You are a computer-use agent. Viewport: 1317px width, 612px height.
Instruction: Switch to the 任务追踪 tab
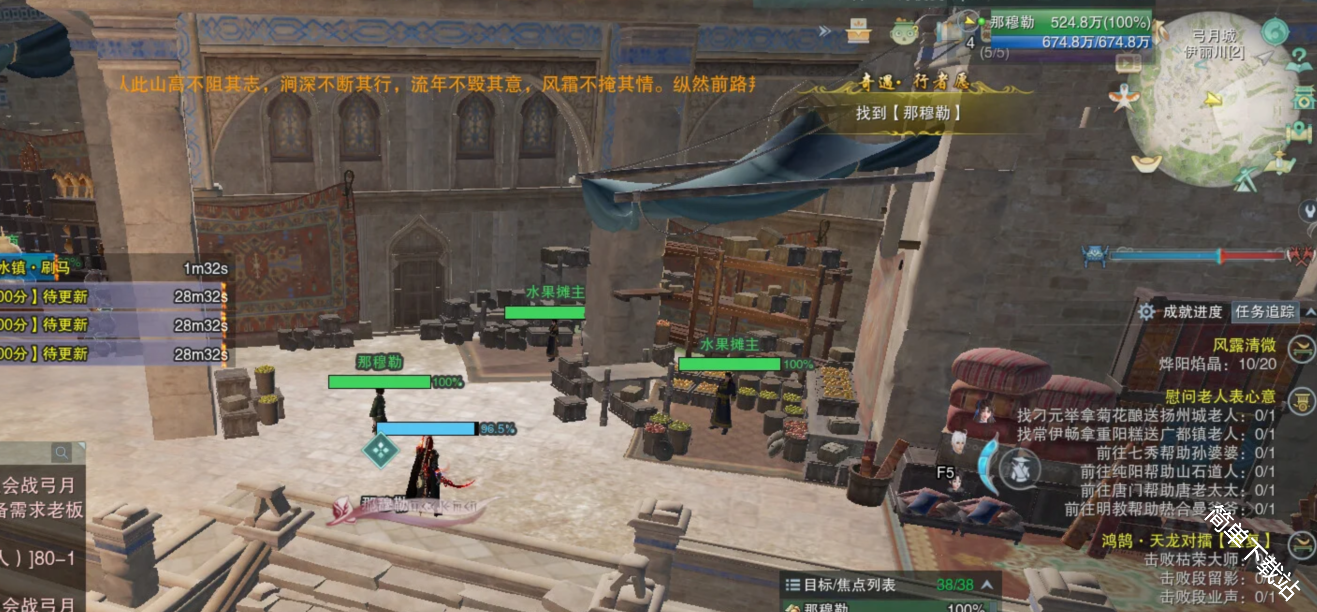click(1265, 312)
